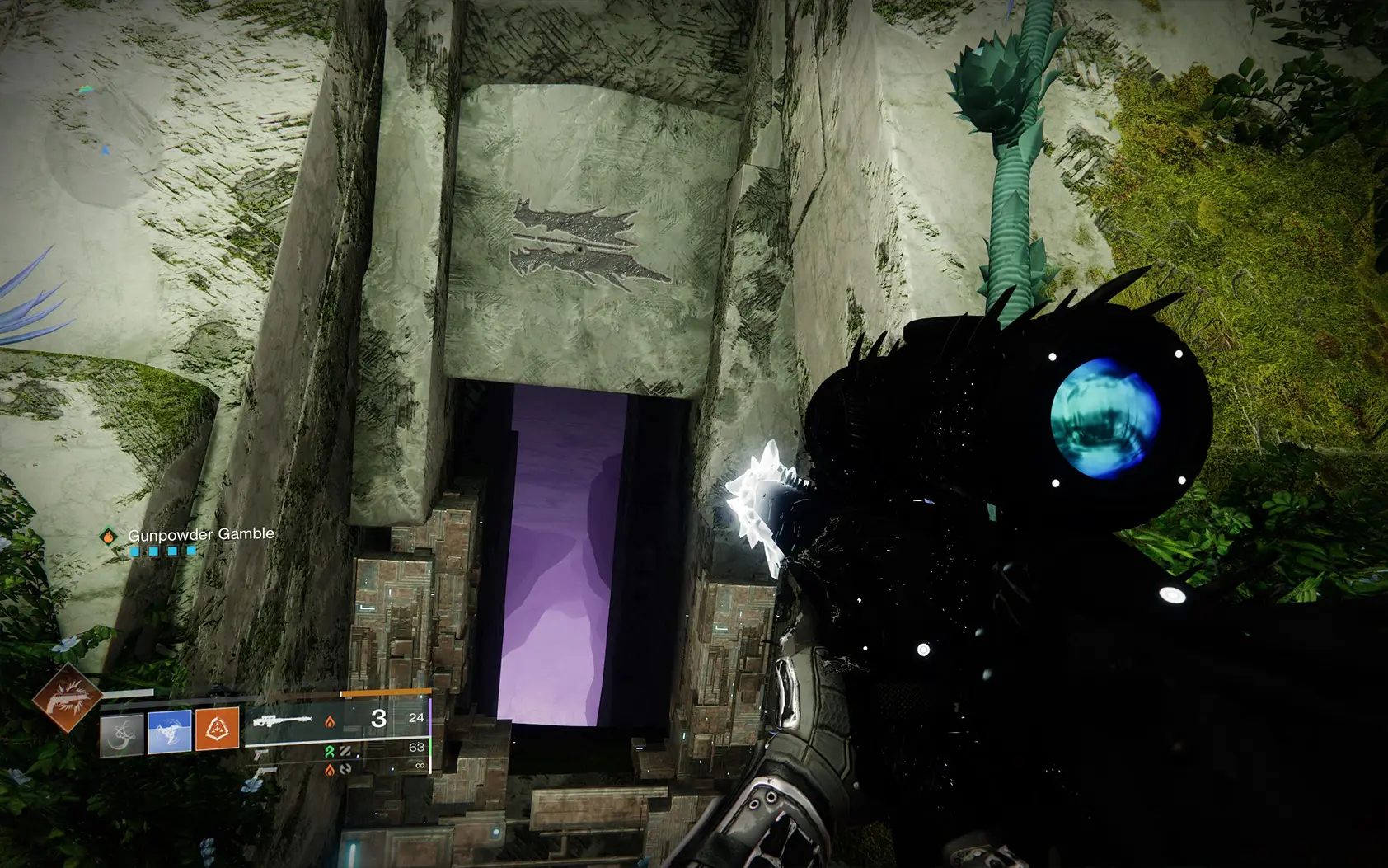Image resolution: width=1388 pixels, height=868 pixels.
Task: Click the Gunpowder Gamble bomb icon
Action: (x=109, y=536)
